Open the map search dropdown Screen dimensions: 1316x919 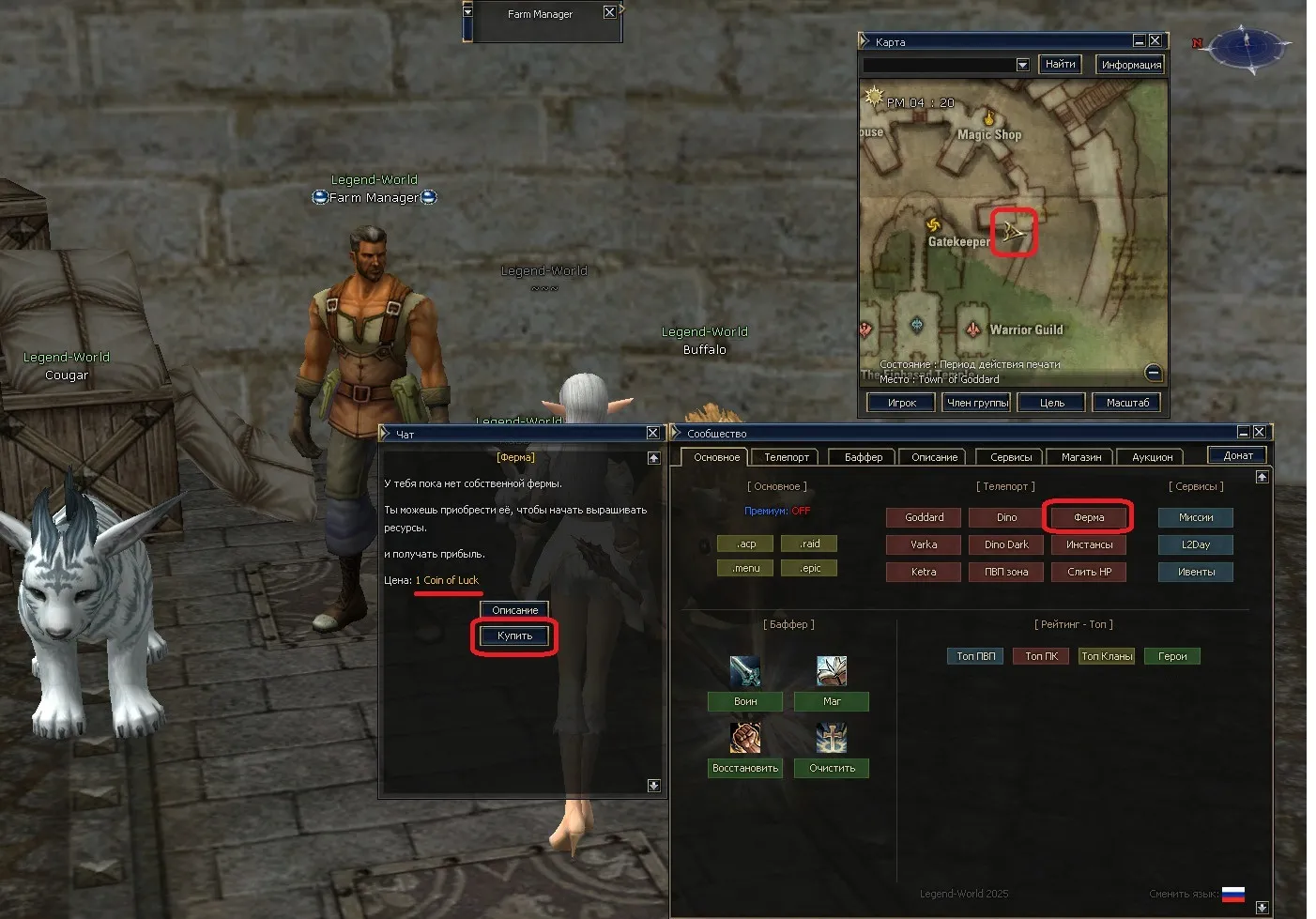pyautogui.click(x=1022, y=65)
